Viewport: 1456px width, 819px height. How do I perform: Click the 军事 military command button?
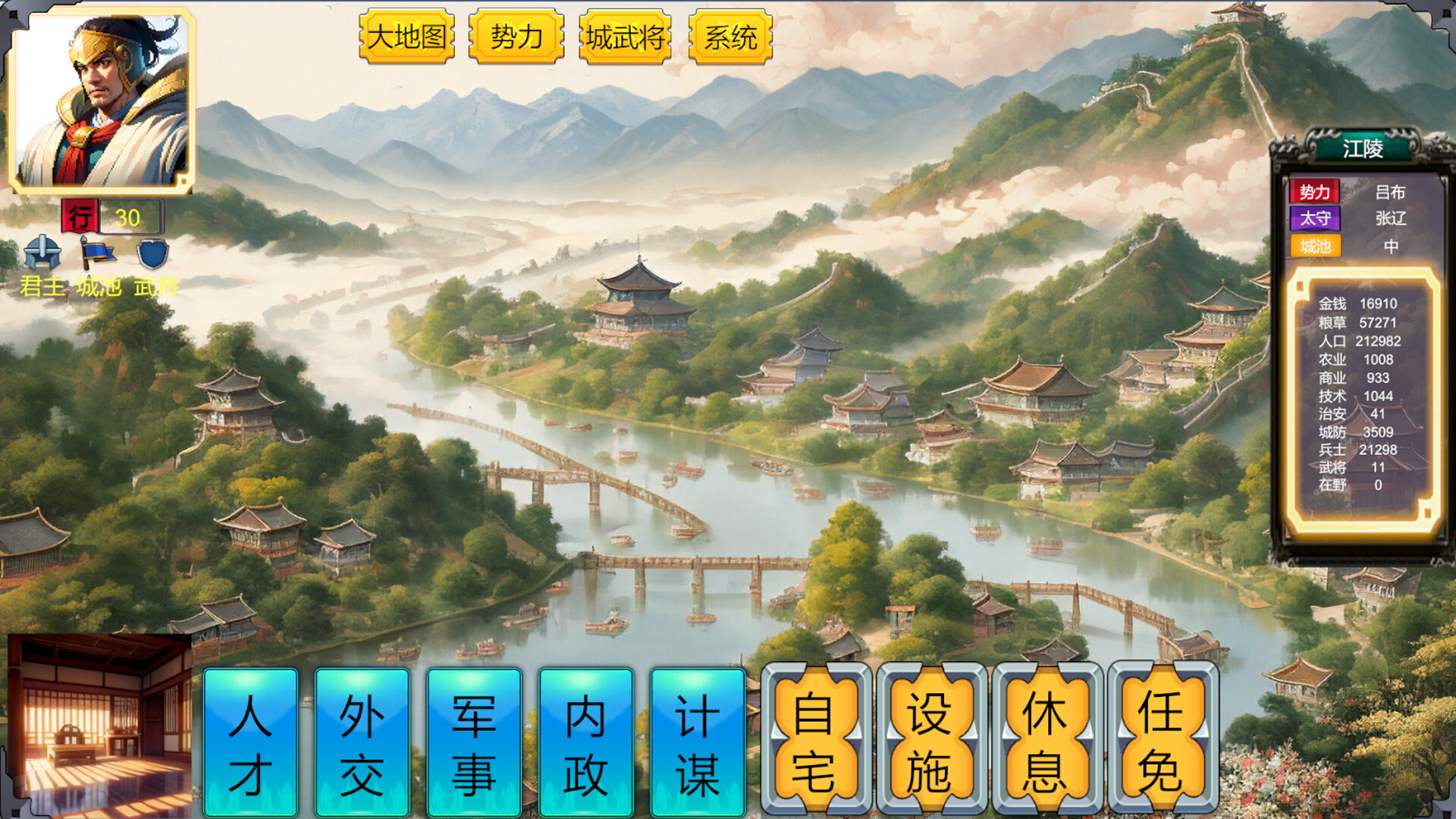[x=474, y=739]
